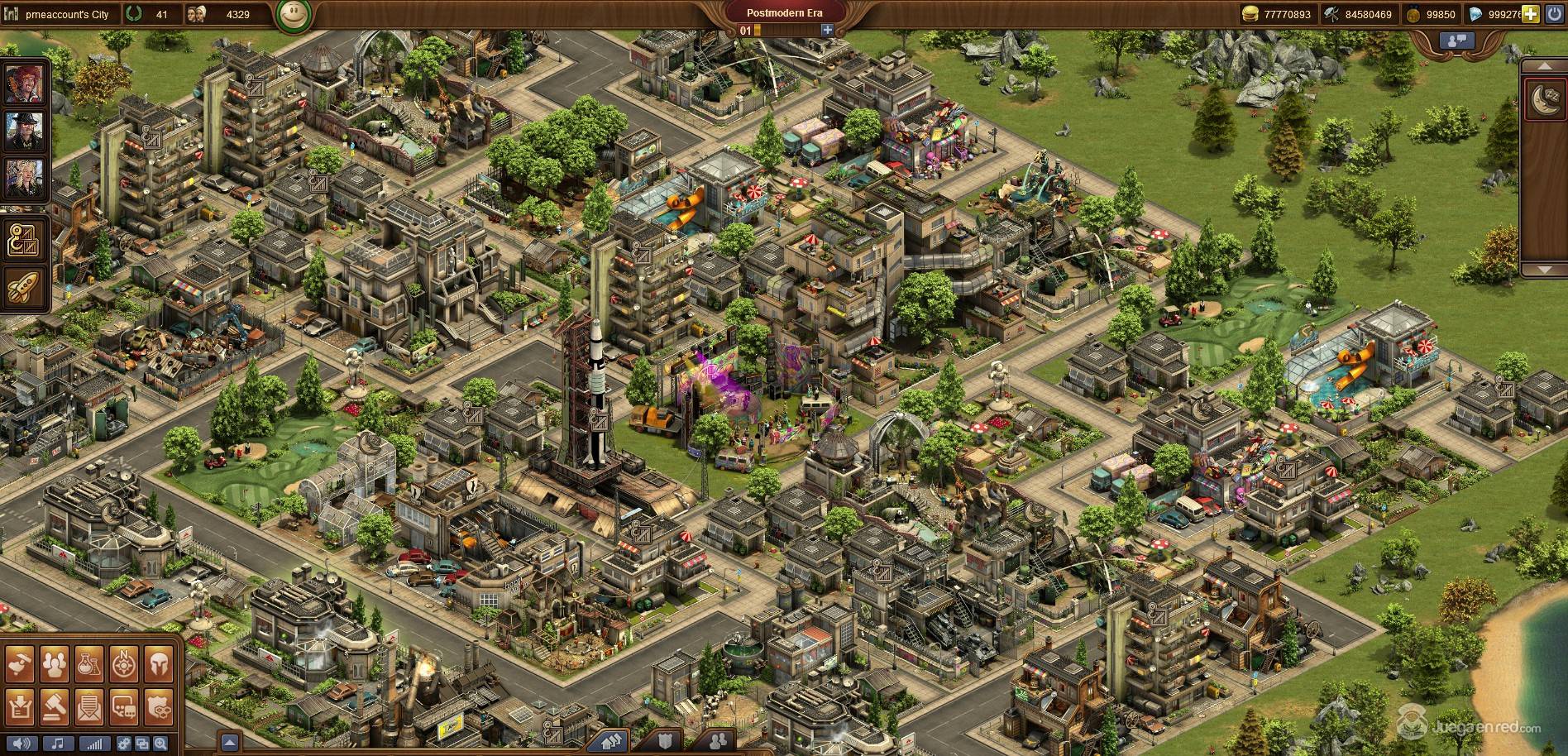Click the power logout button
Image resolution: width=1568 pixels, height=756 pixels.
[1555, 14]
